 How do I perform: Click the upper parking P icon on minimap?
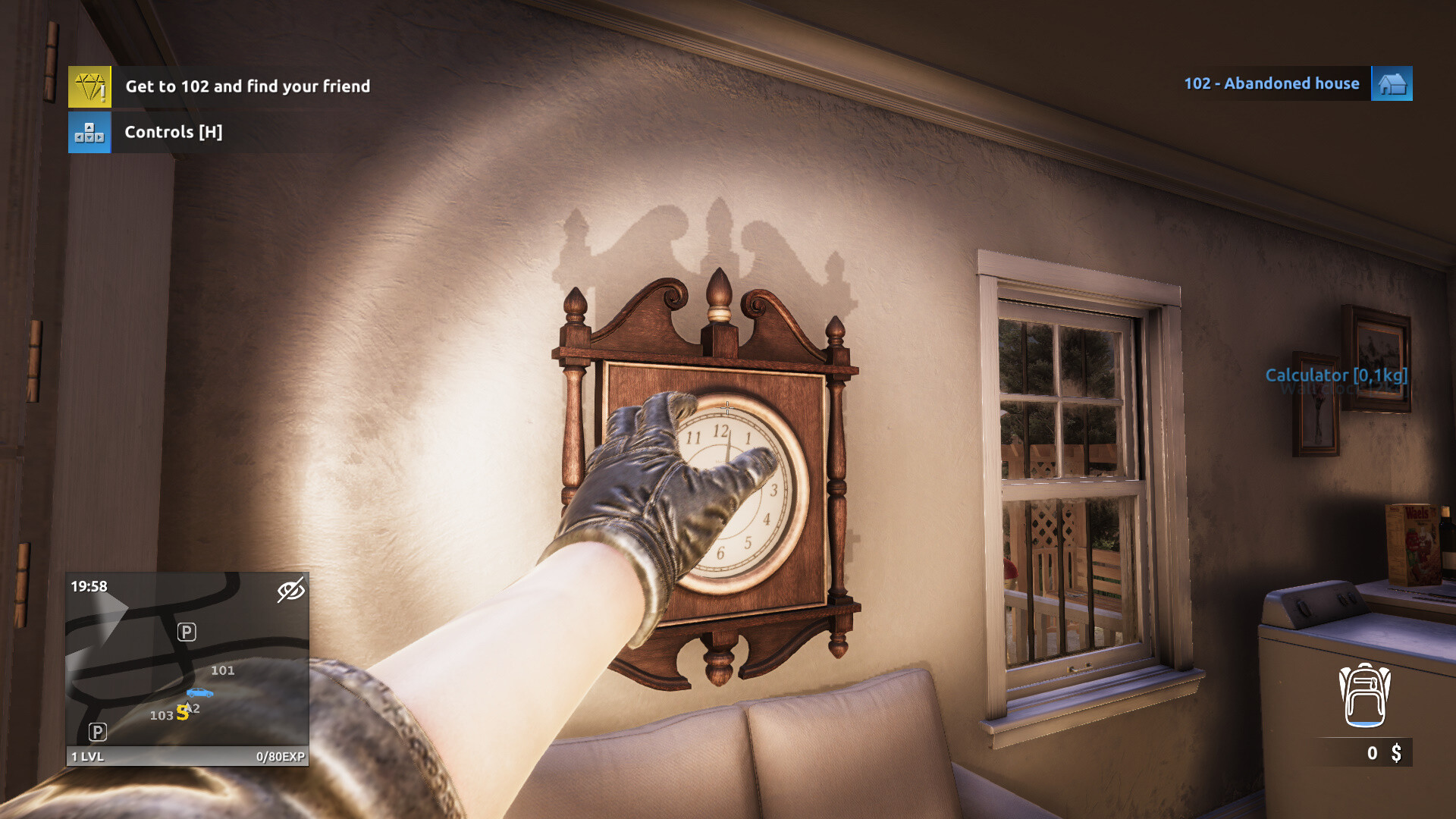(x=187, y=630)
